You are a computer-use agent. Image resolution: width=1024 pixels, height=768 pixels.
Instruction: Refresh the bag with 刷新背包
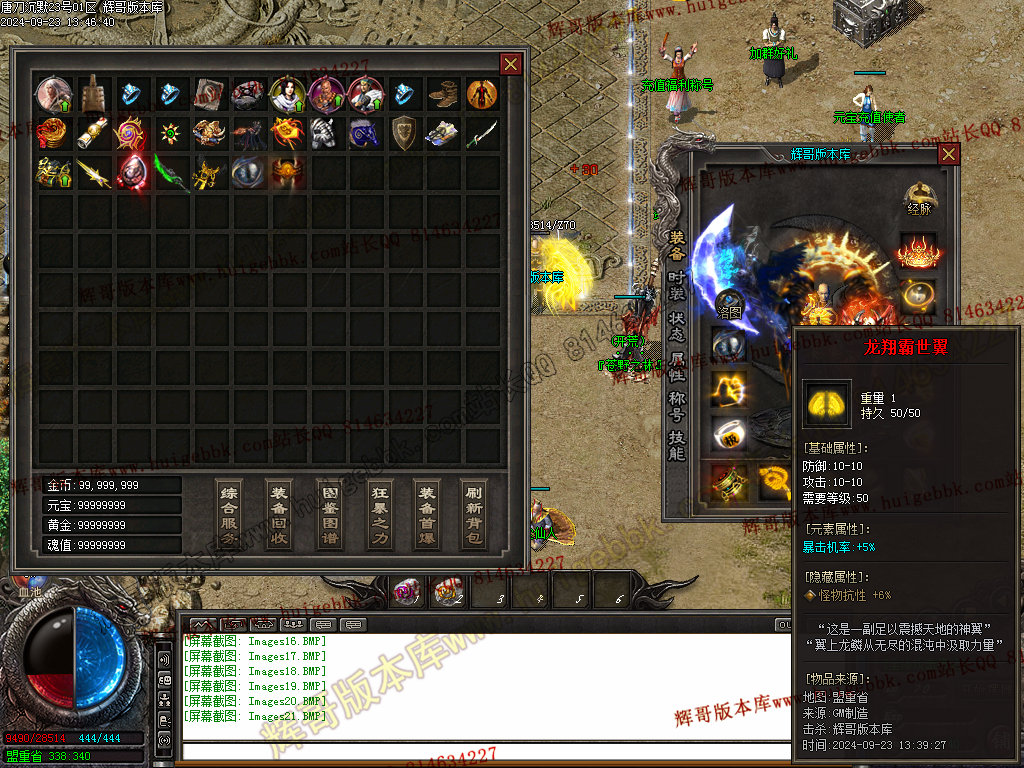(475, 514)
